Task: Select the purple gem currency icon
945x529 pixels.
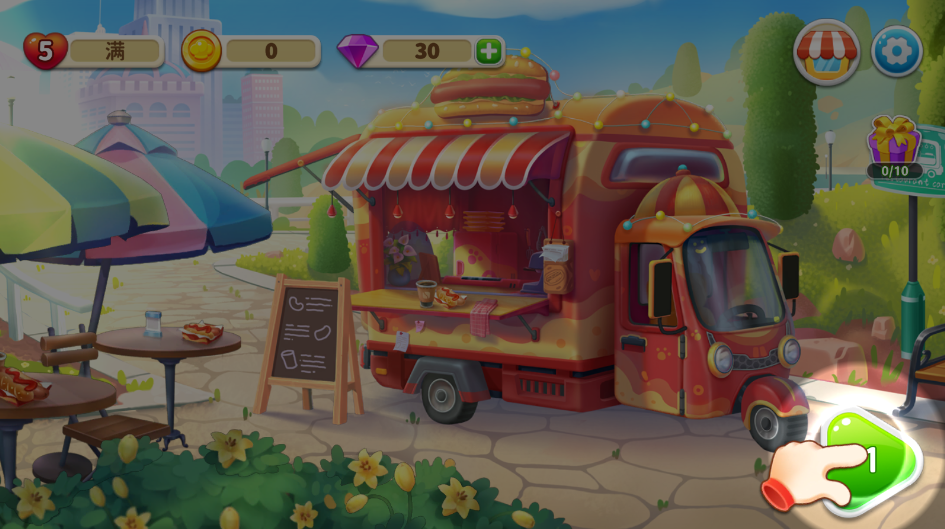Action: click(x=357, y=51)
